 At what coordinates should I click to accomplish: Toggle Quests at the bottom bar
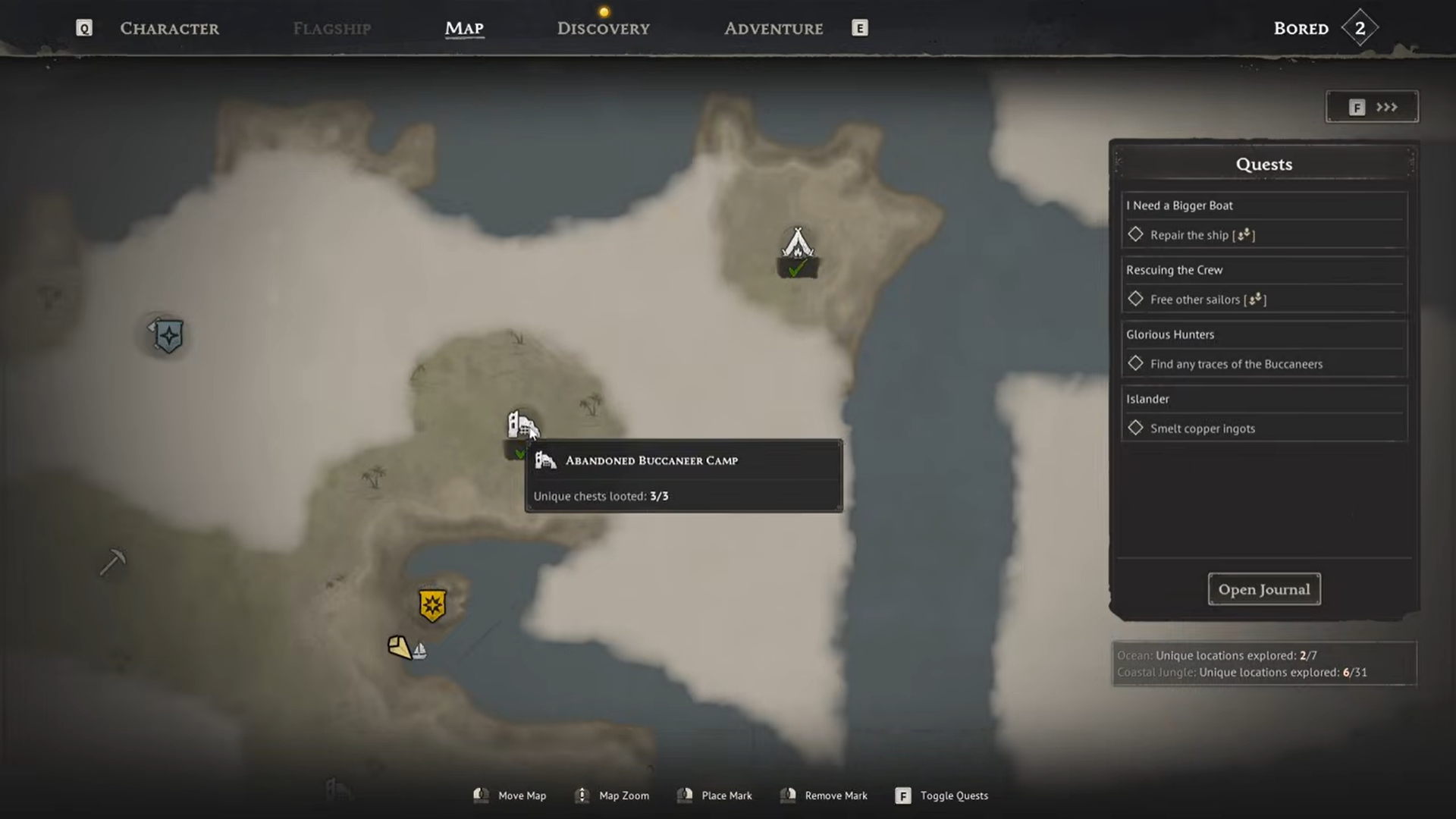(943, 795)
